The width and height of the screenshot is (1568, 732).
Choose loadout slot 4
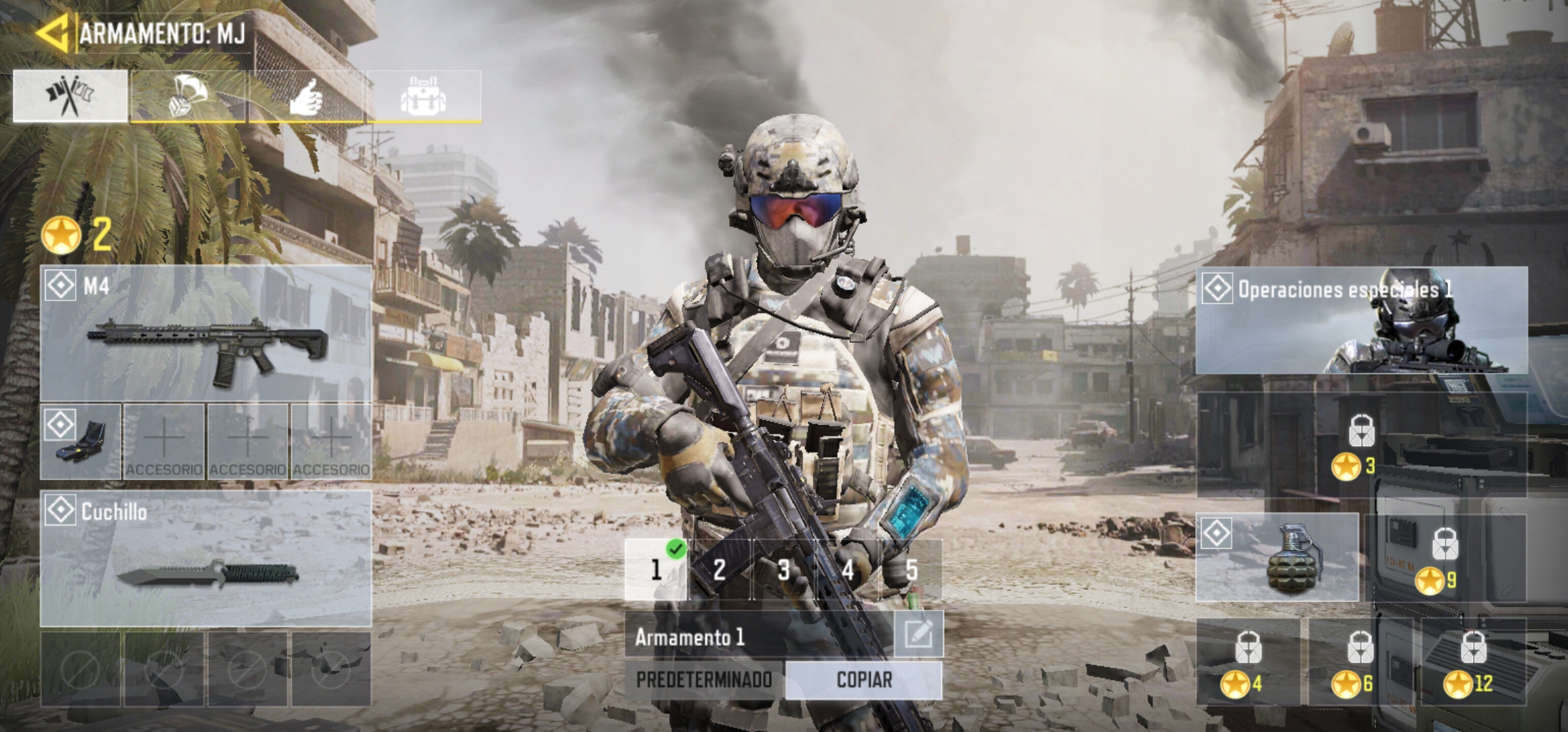(x=847, y=569)
